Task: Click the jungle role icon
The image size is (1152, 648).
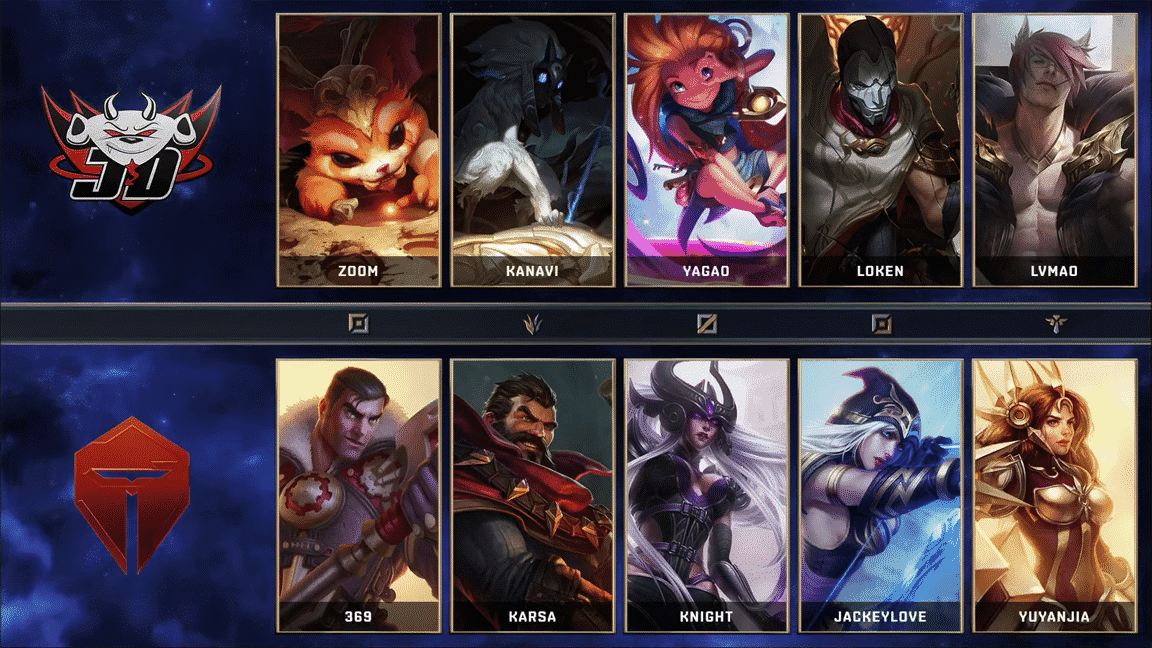Action: (532, 323)
